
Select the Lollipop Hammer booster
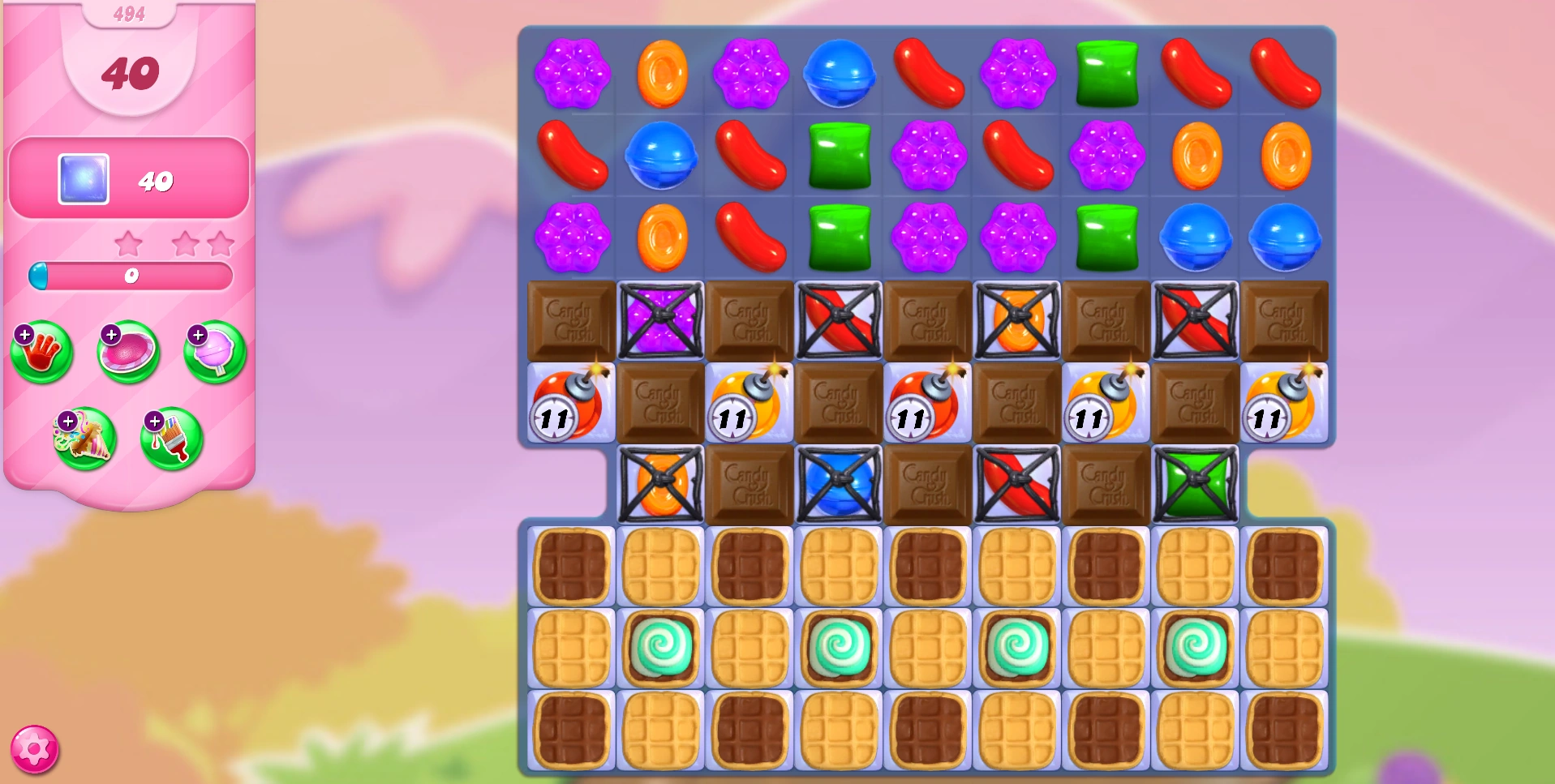213,353
